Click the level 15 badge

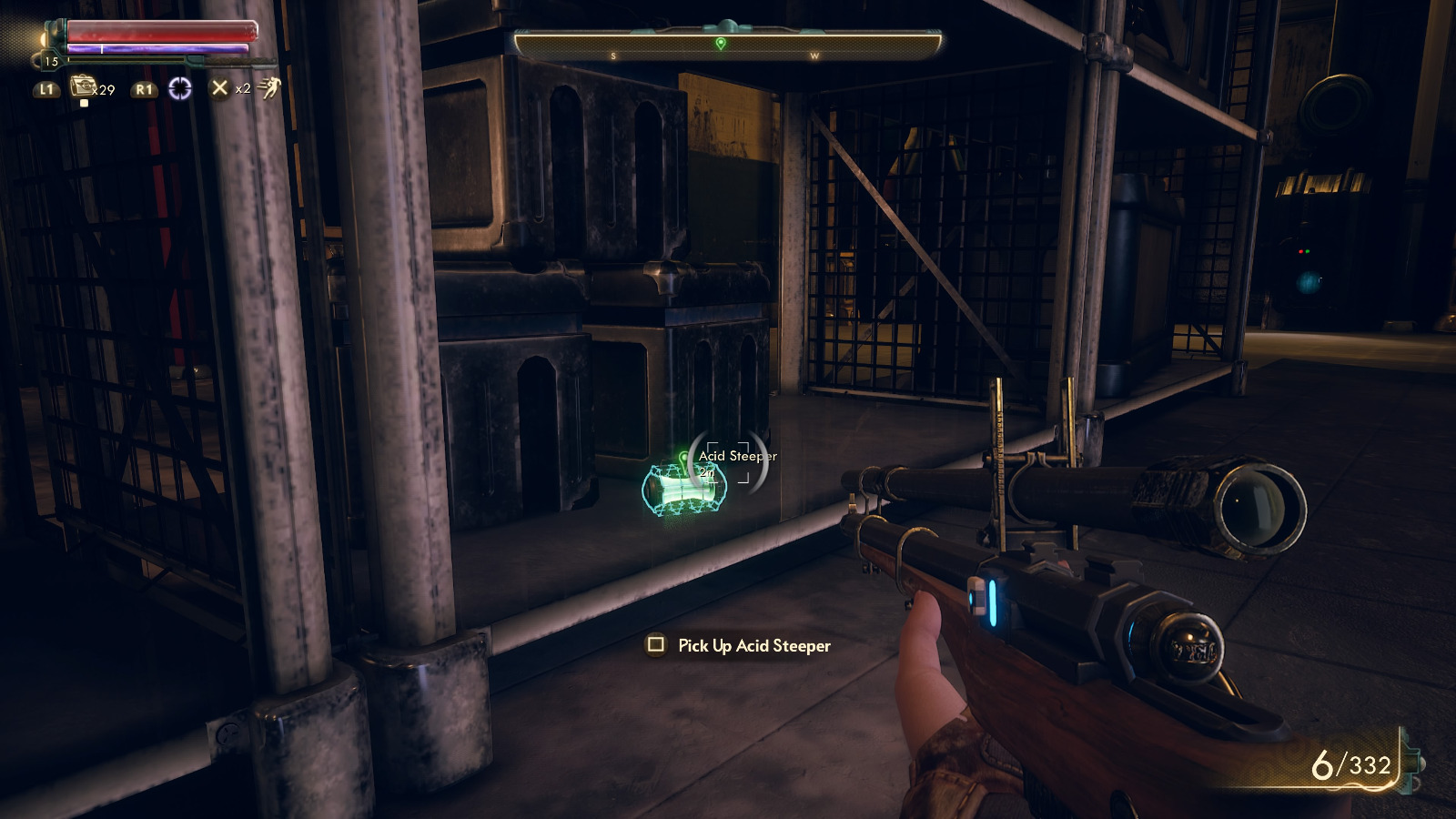[52, 60]
